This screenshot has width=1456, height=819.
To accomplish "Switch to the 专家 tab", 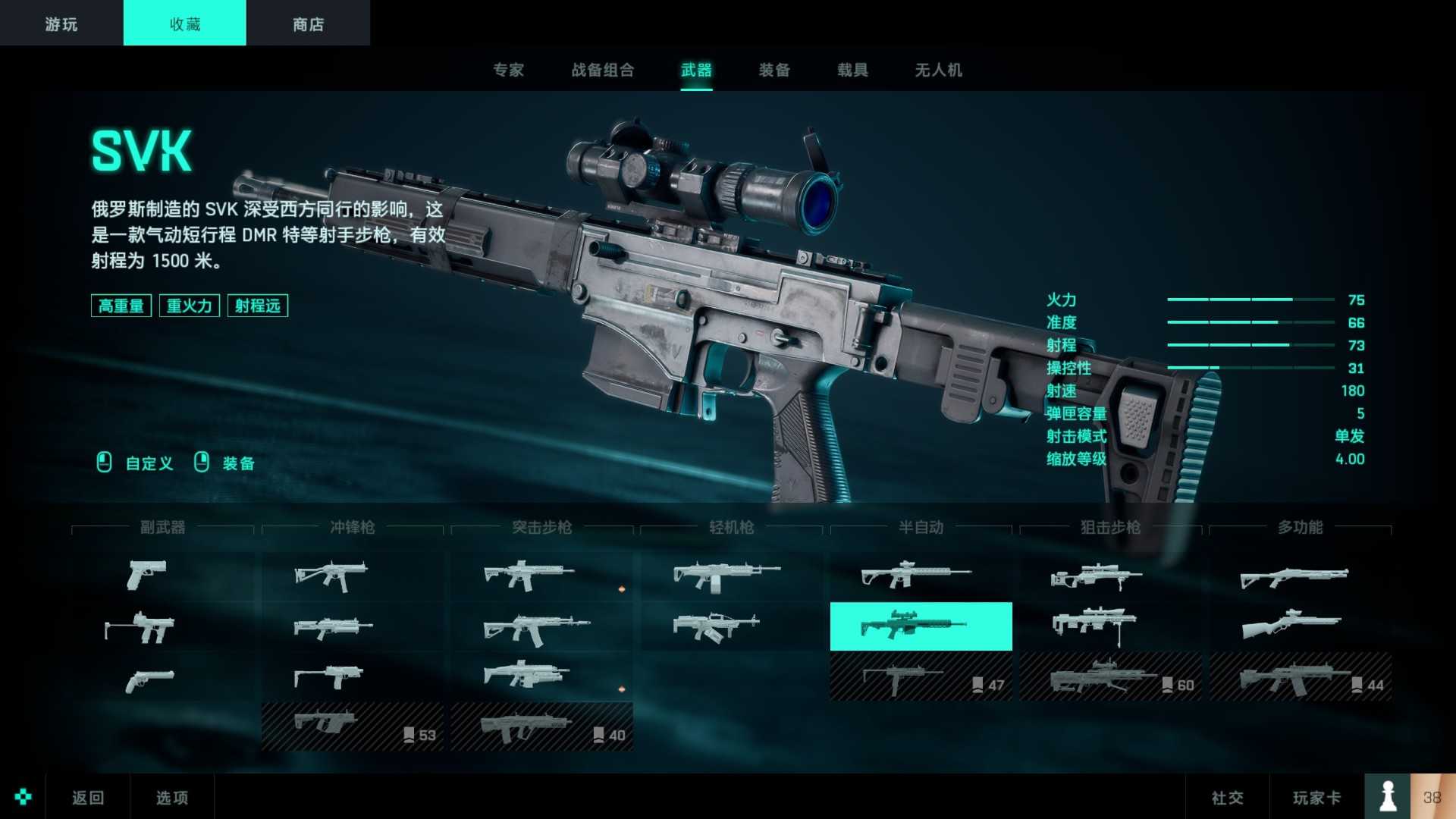I will click(x=509, y=71).
